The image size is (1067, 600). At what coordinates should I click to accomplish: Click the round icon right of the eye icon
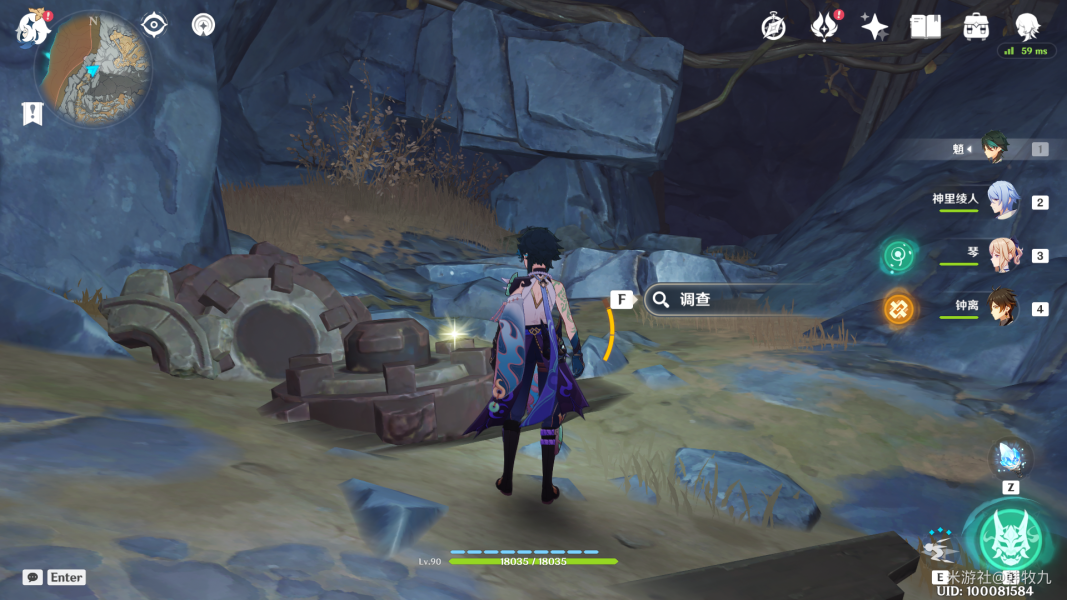(x=203, y=25)
